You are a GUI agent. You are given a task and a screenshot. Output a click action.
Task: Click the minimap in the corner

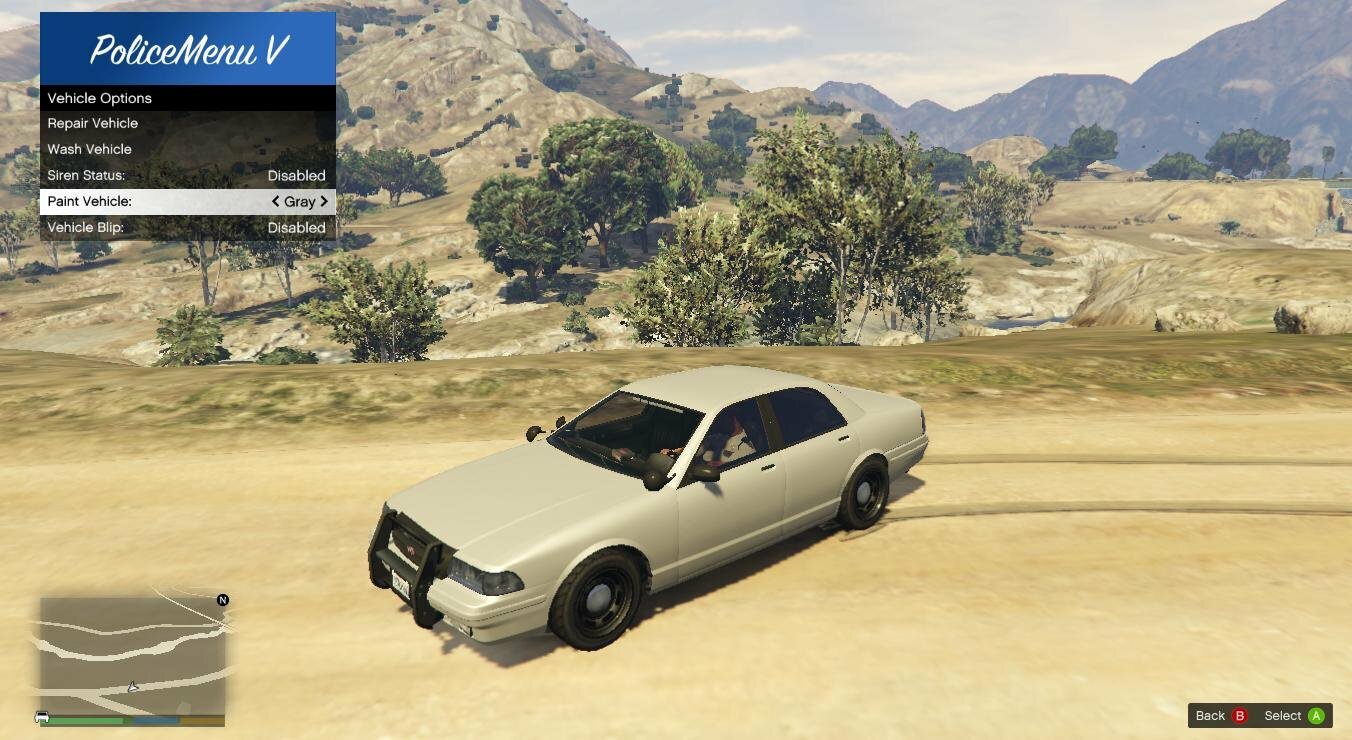point(132,655)
